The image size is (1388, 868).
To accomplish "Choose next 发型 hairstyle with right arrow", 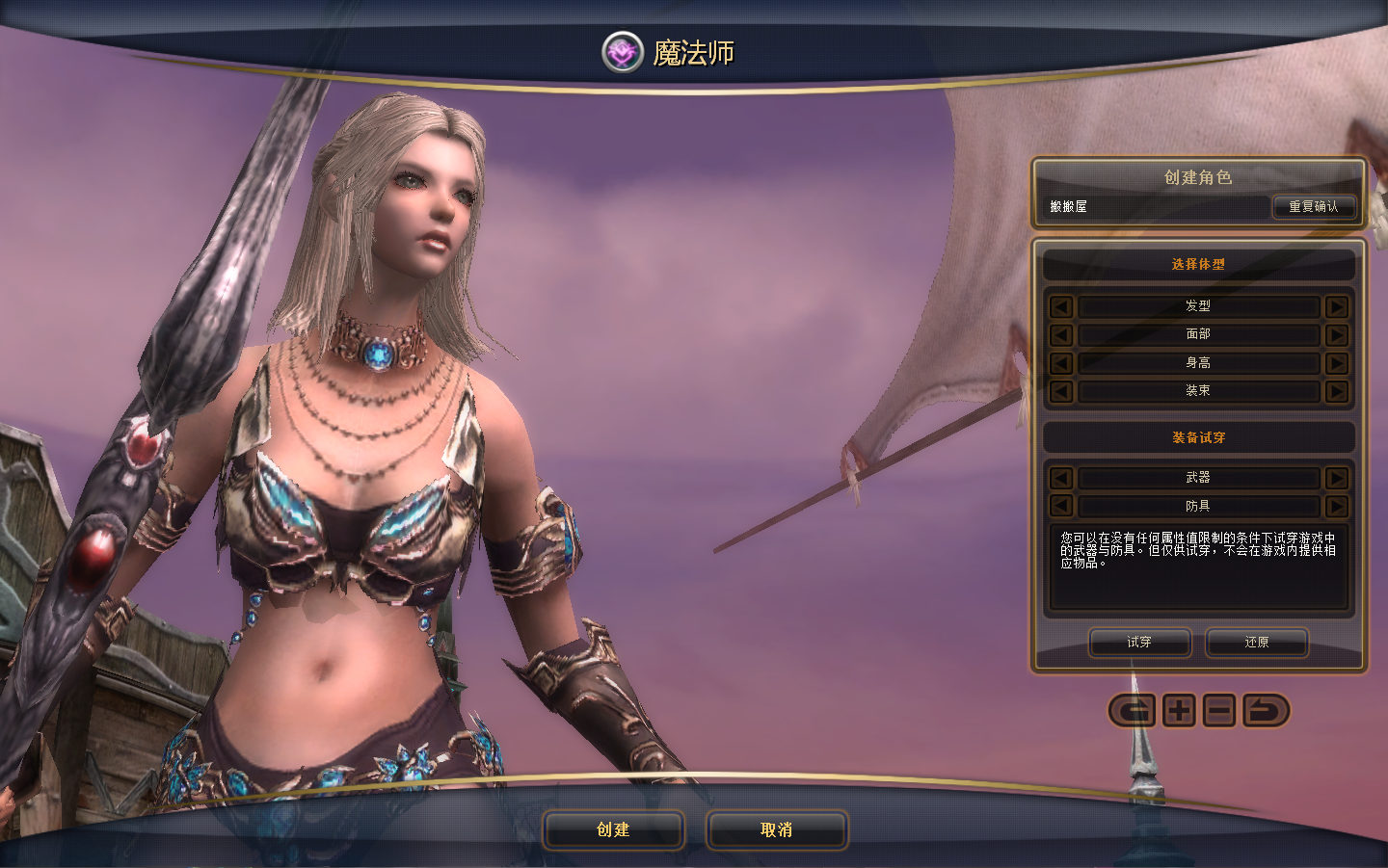I will point(1336,306).
